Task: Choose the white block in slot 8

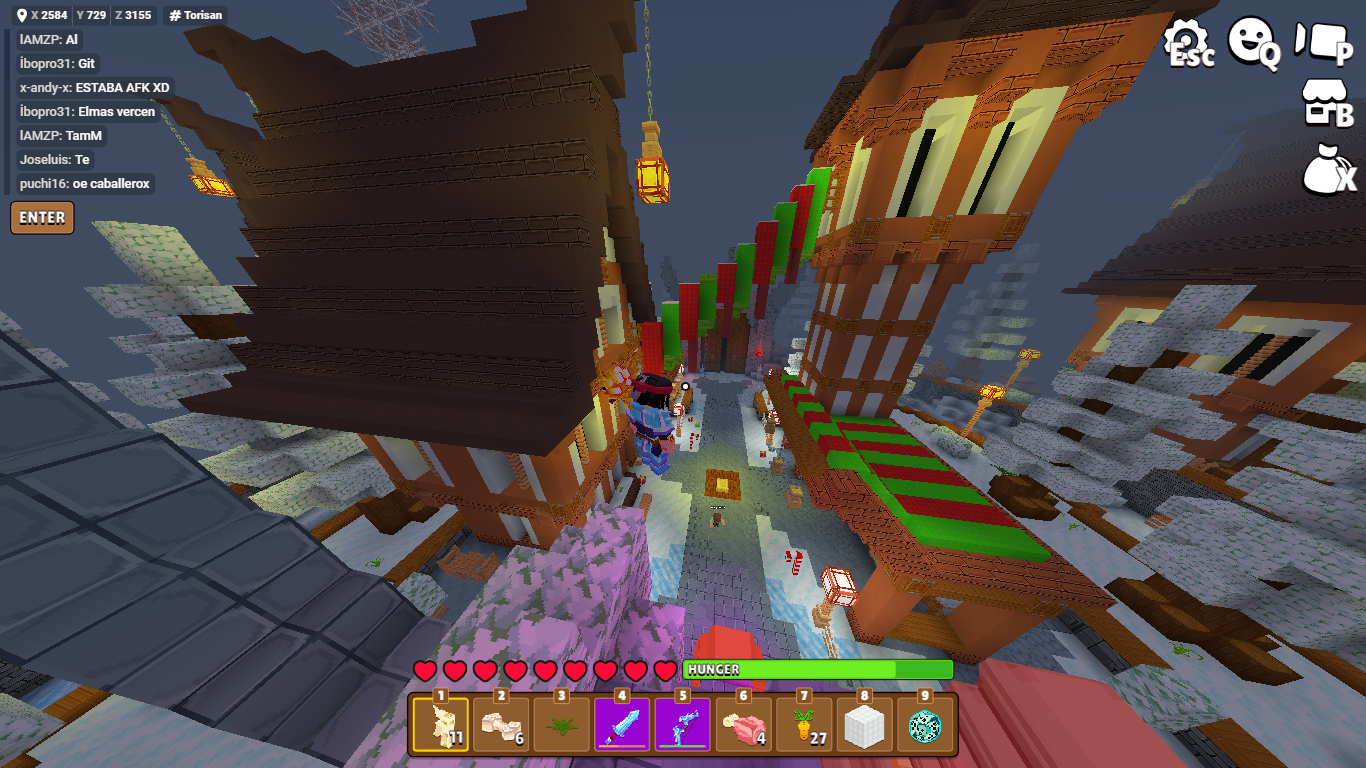Action: click(x=865, y=724)
